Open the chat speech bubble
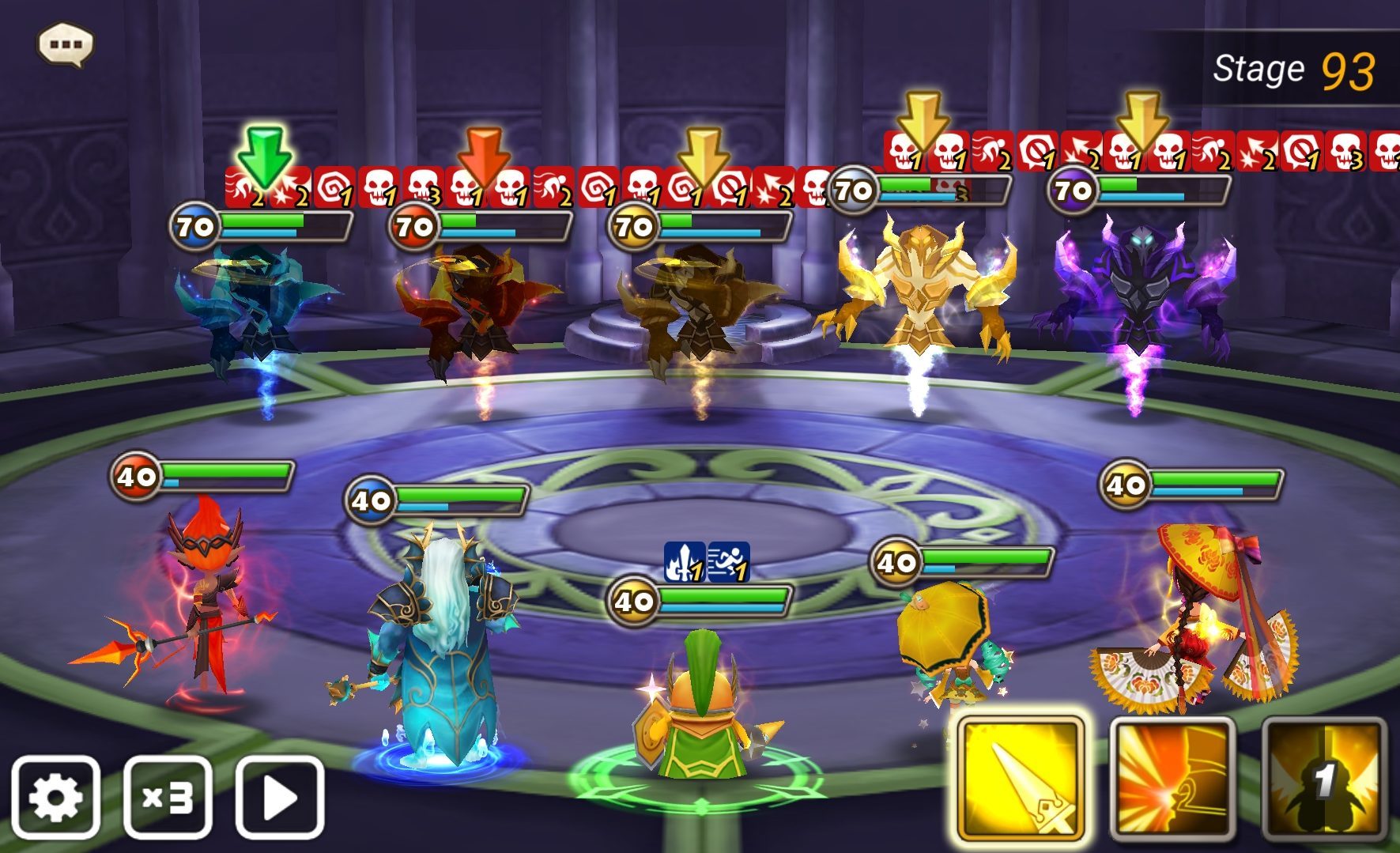 (66, 44)
